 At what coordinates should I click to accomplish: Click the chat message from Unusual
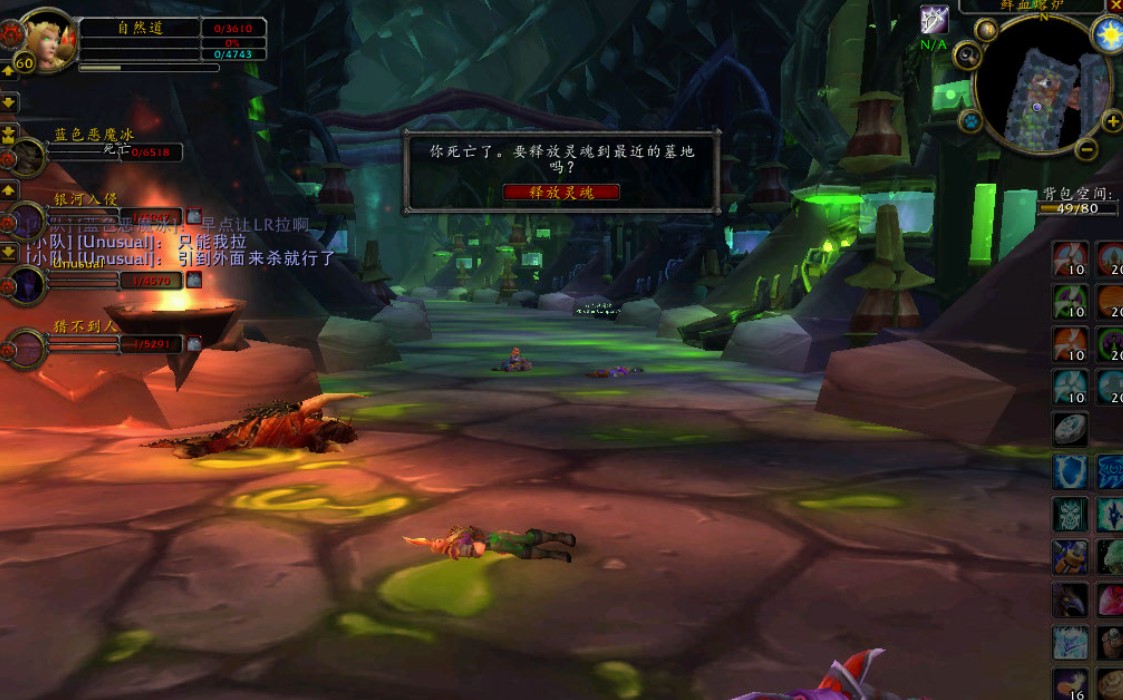(x=180, y=258)
